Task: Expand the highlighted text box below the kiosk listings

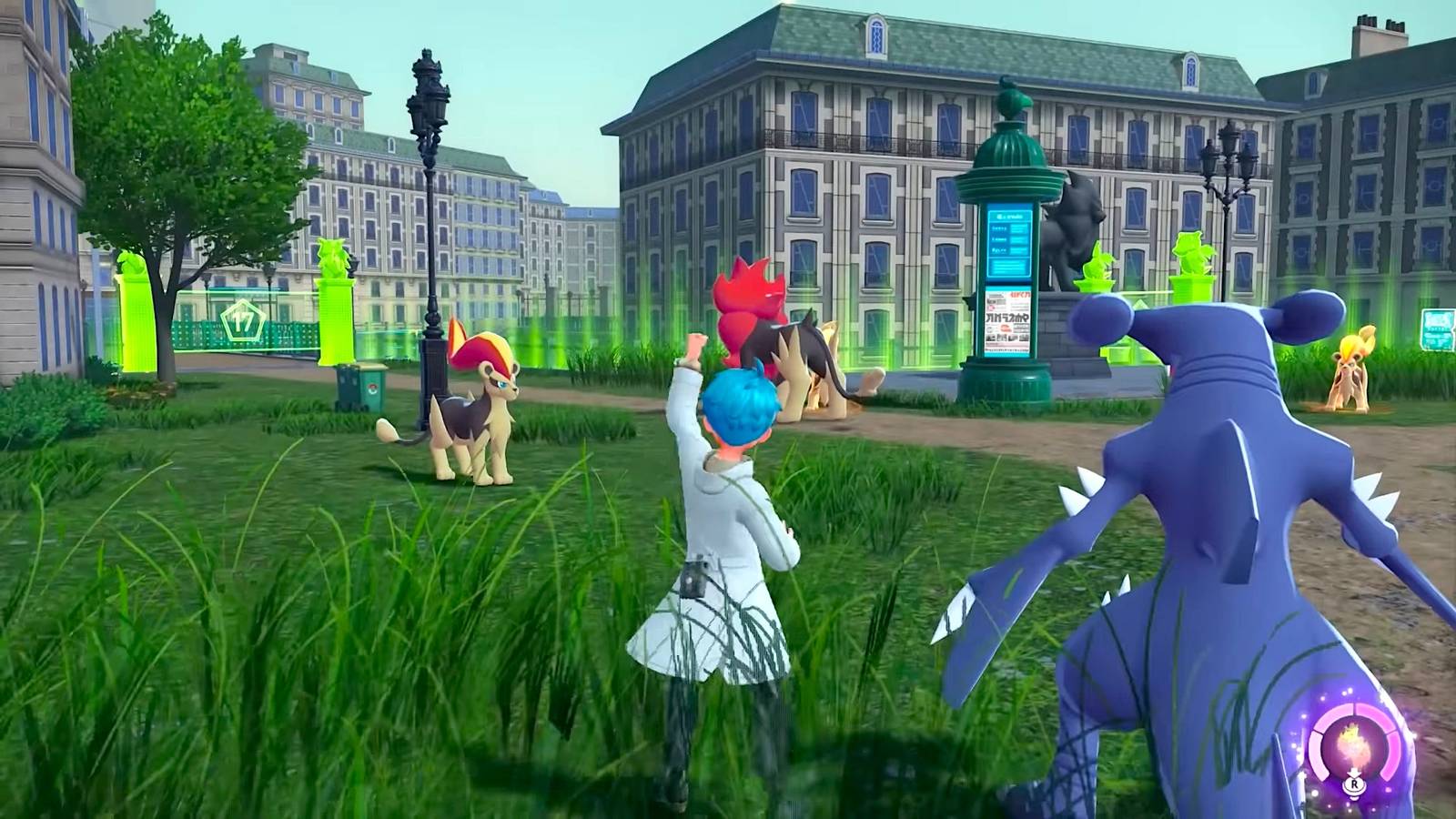Action: (1008, 268)
